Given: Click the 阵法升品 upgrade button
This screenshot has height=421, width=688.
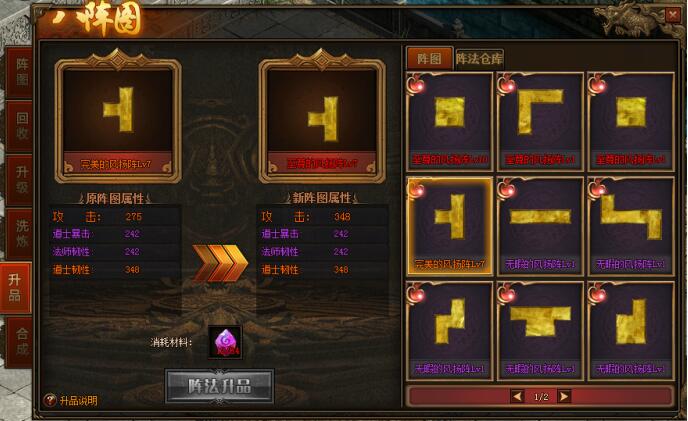Looking at the screenshot, I should click(219, 384).
